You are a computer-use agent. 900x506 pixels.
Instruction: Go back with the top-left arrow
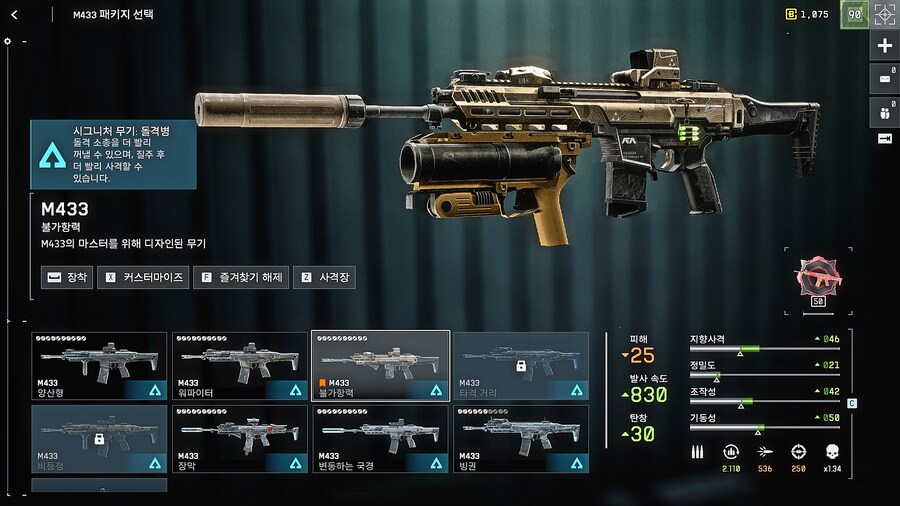coord(14,14)
